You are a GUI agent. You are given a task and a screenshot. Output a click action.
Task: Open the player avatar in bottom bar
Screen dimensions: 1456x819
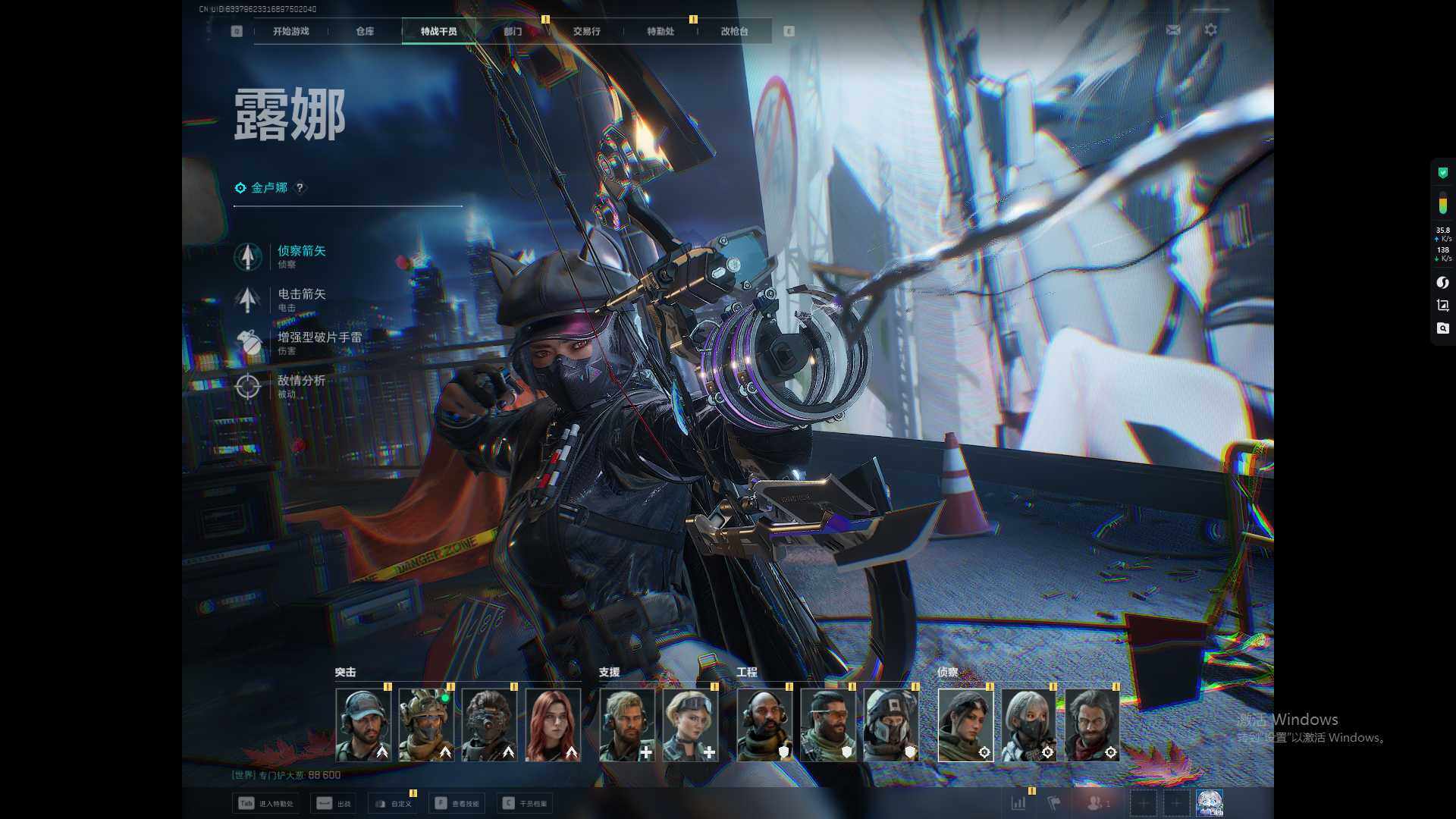1209,803
